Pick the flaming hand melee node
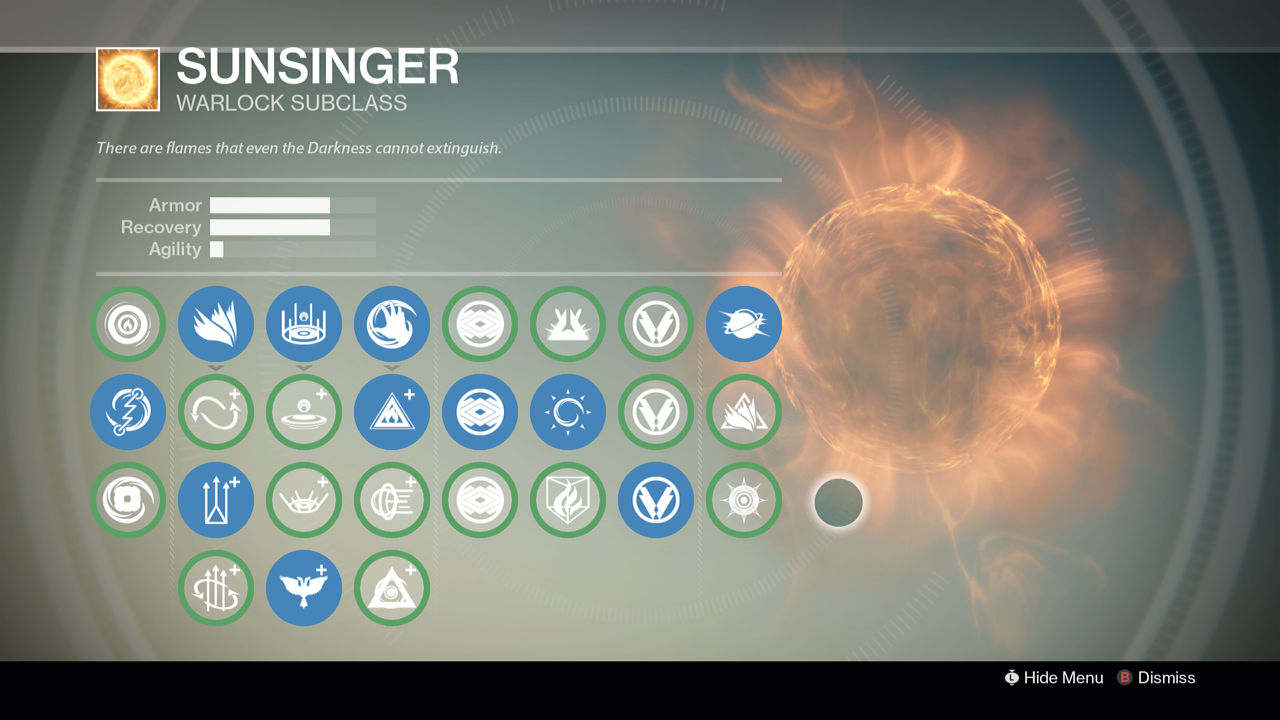The image size is (1280, 720). coord(392,324)
